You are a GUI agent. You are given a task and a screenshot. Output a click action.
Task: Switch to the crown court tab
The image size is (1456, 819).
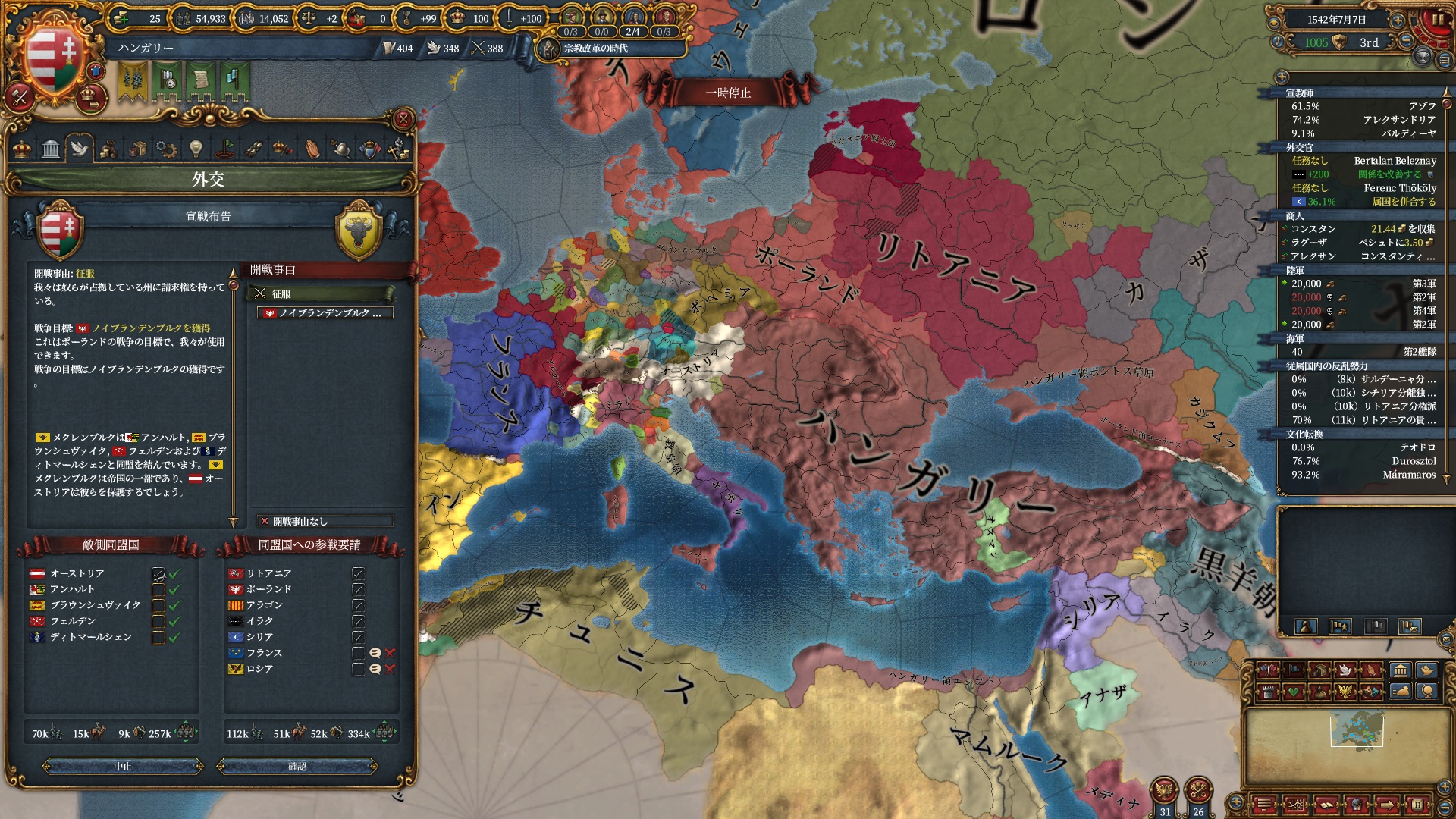pyautogui.click(x=22, y=148)
